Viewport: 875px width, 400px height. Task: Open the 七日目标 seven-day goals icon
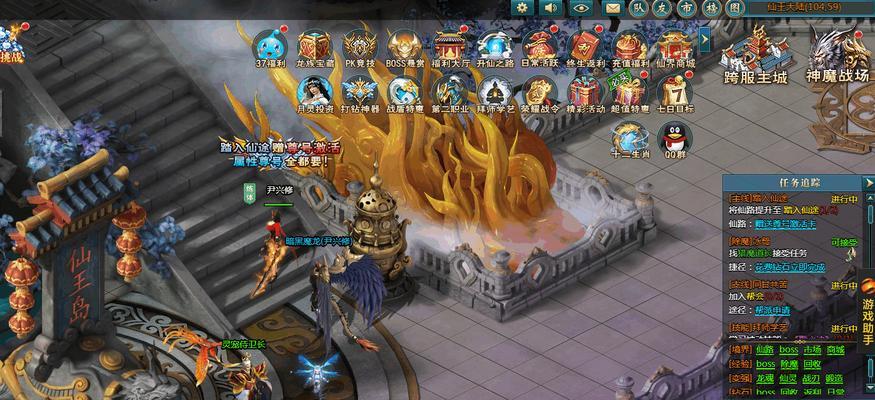coord(675,93)
